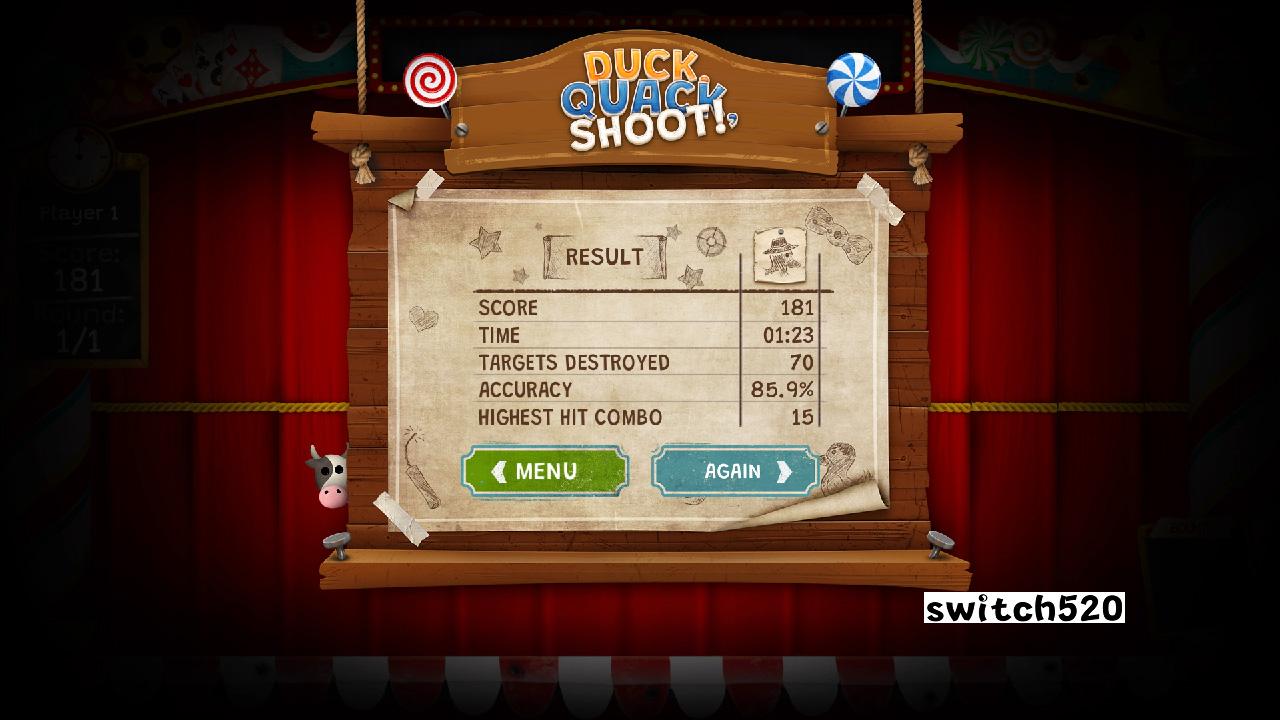Select the red spiral lollipop icon
Screen dimensions: 1280x720
[x=431, y=78]
